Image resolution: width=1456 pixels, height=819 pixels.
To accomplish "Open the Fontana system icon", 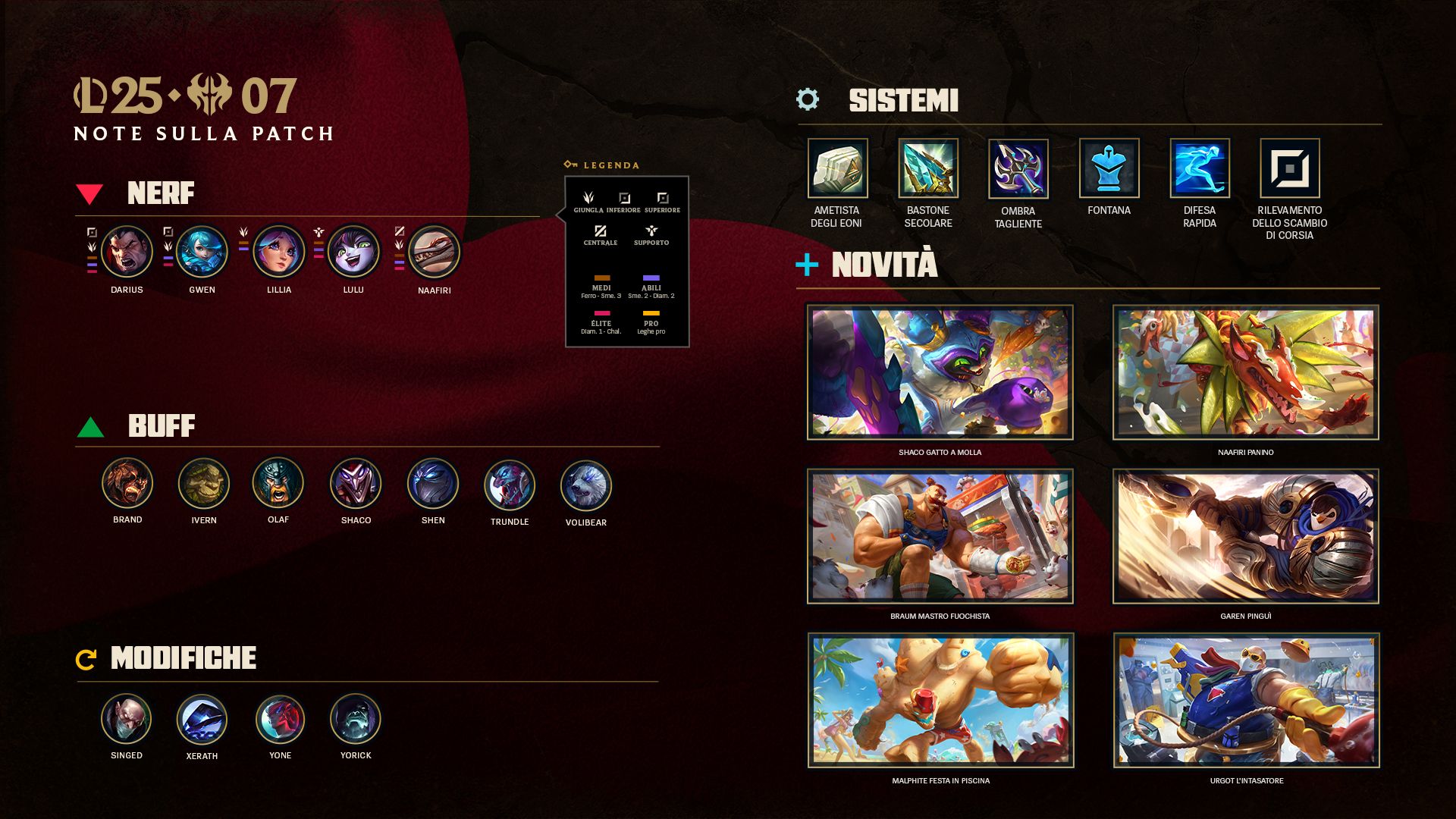I will [1109, 168].
